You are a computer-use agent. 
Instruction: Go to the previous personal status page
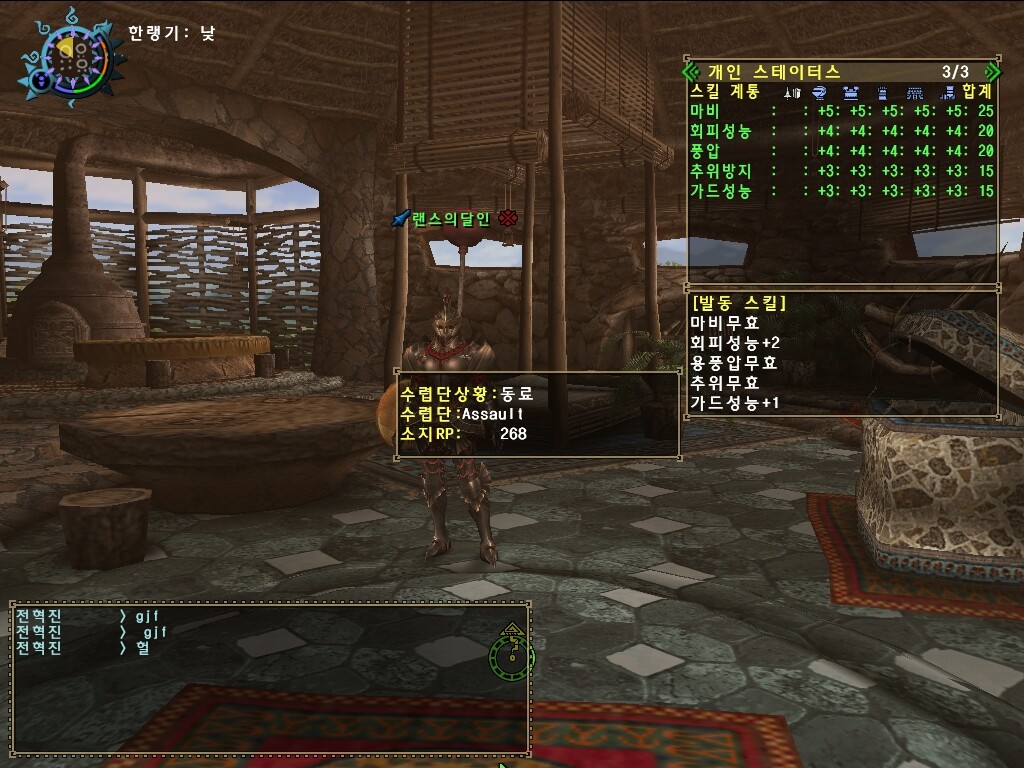coord(690,72)
